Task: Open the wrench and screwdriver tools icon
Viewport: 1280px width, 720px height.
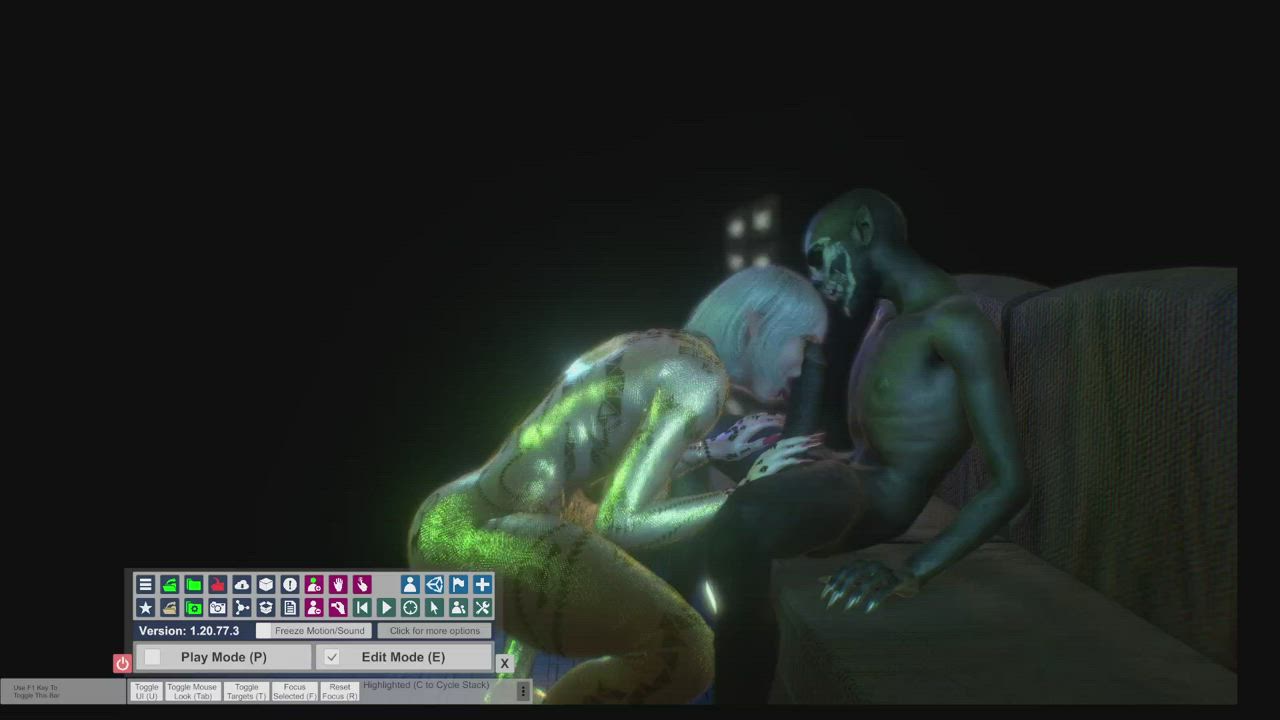Action: click(482, 608)
